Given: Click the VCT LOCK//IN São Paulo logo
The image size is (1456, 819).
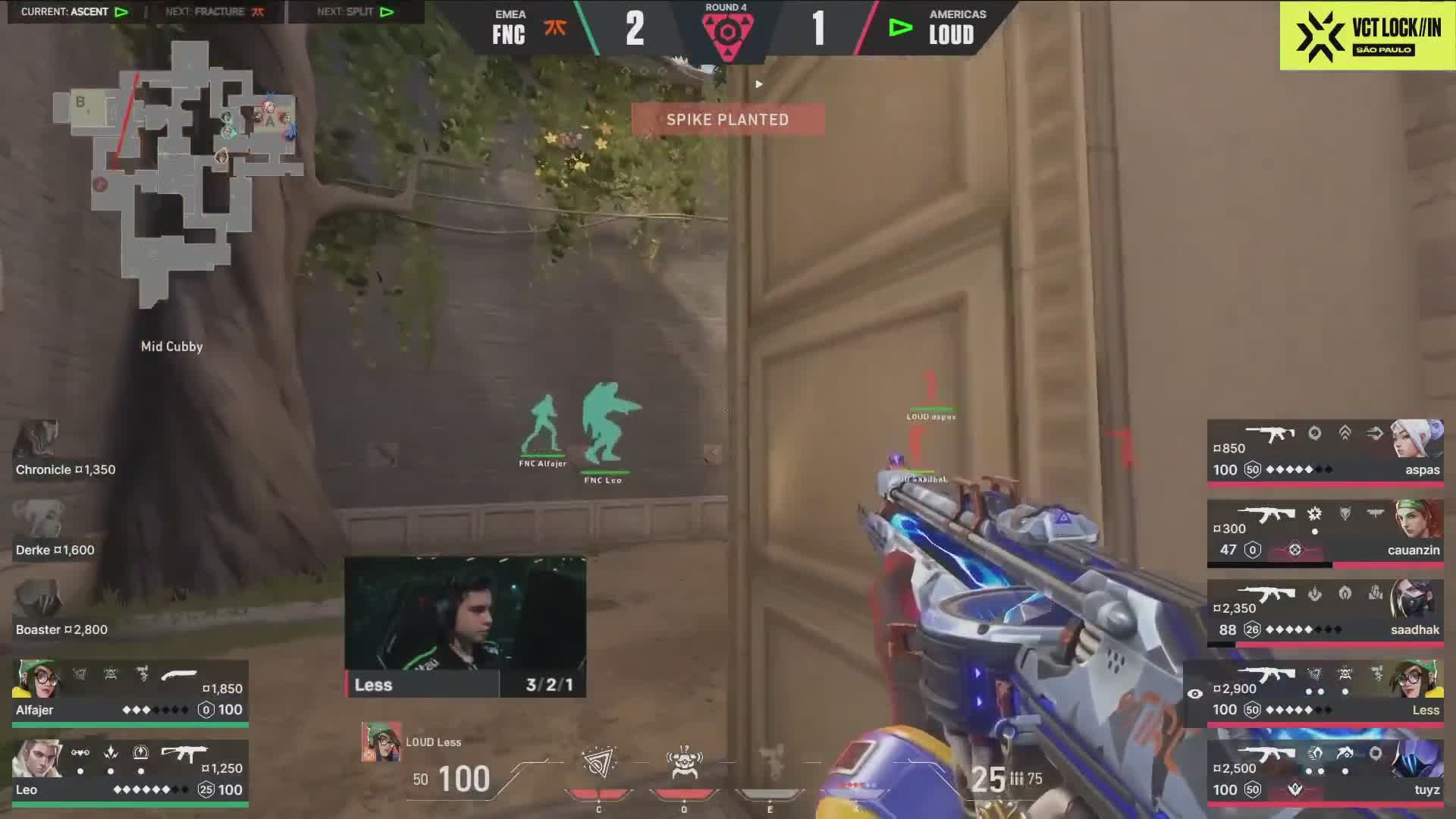Looking at the screenshot, I should pos(1367,36).
